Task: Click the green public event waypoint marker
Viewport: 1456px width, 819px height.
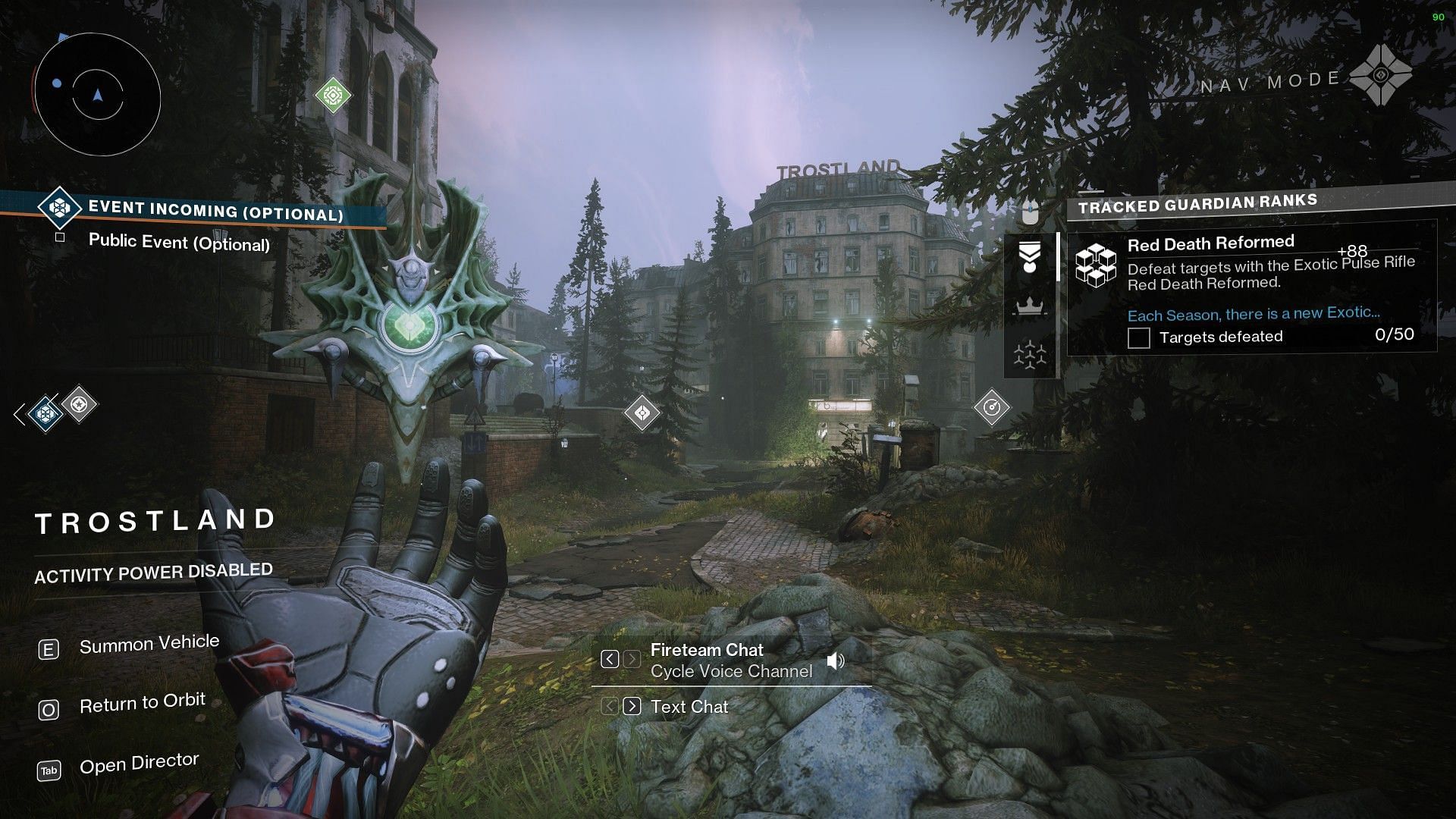Action: [x=333, y=96]
